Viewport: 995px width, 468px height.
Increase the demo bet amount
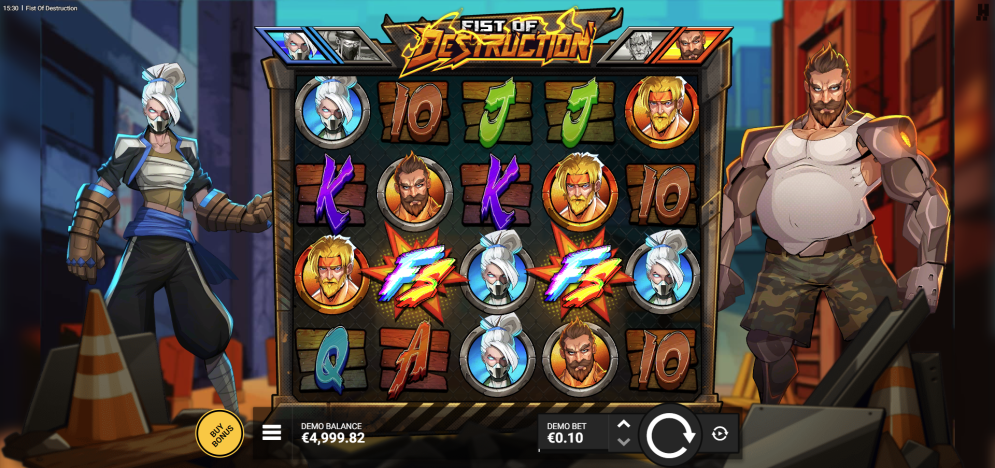pos(624,424)
